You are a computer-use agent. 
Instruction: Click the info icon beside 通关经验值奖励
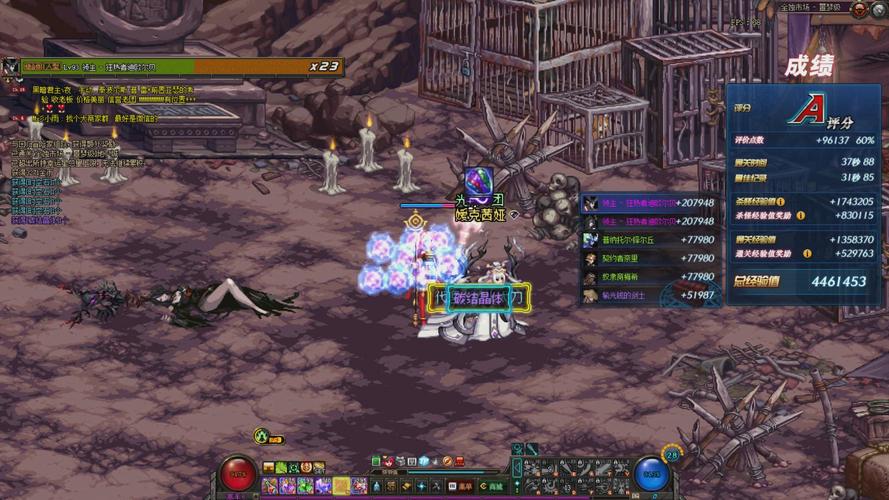pyautogui.click(x=806, y=253)
